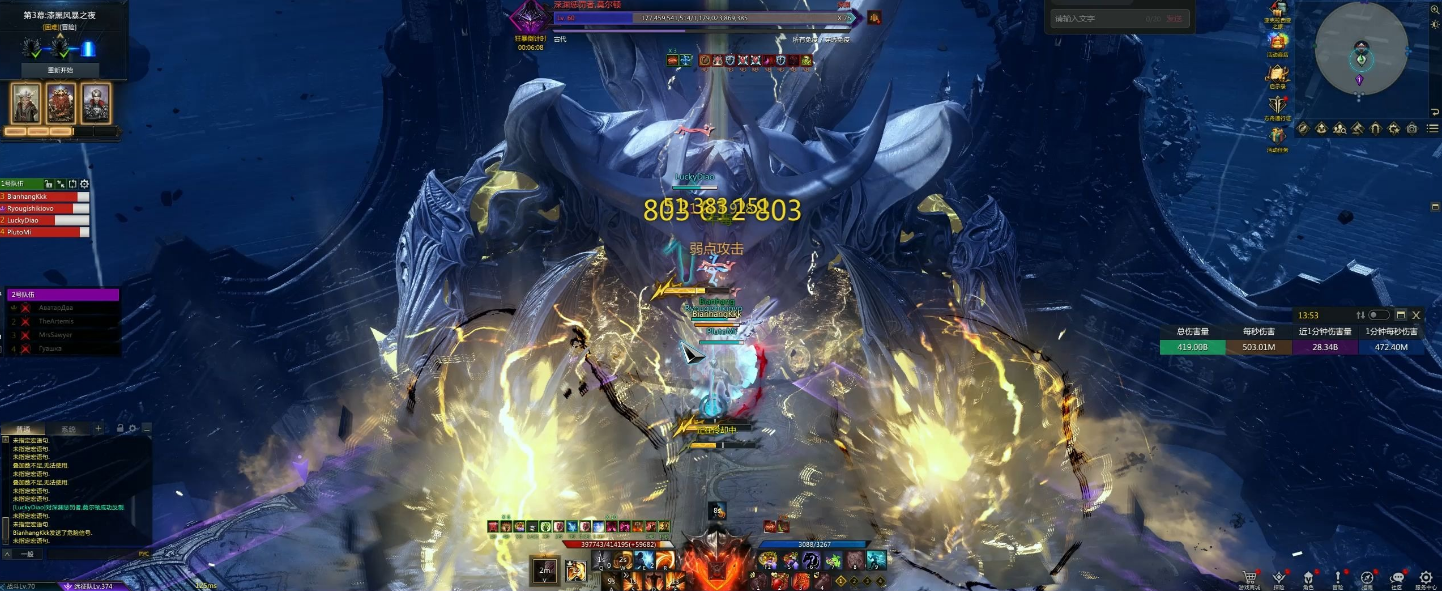1442x591 pixels.
Task: Add a new chat tab
Action: click(x=98, y=429)
